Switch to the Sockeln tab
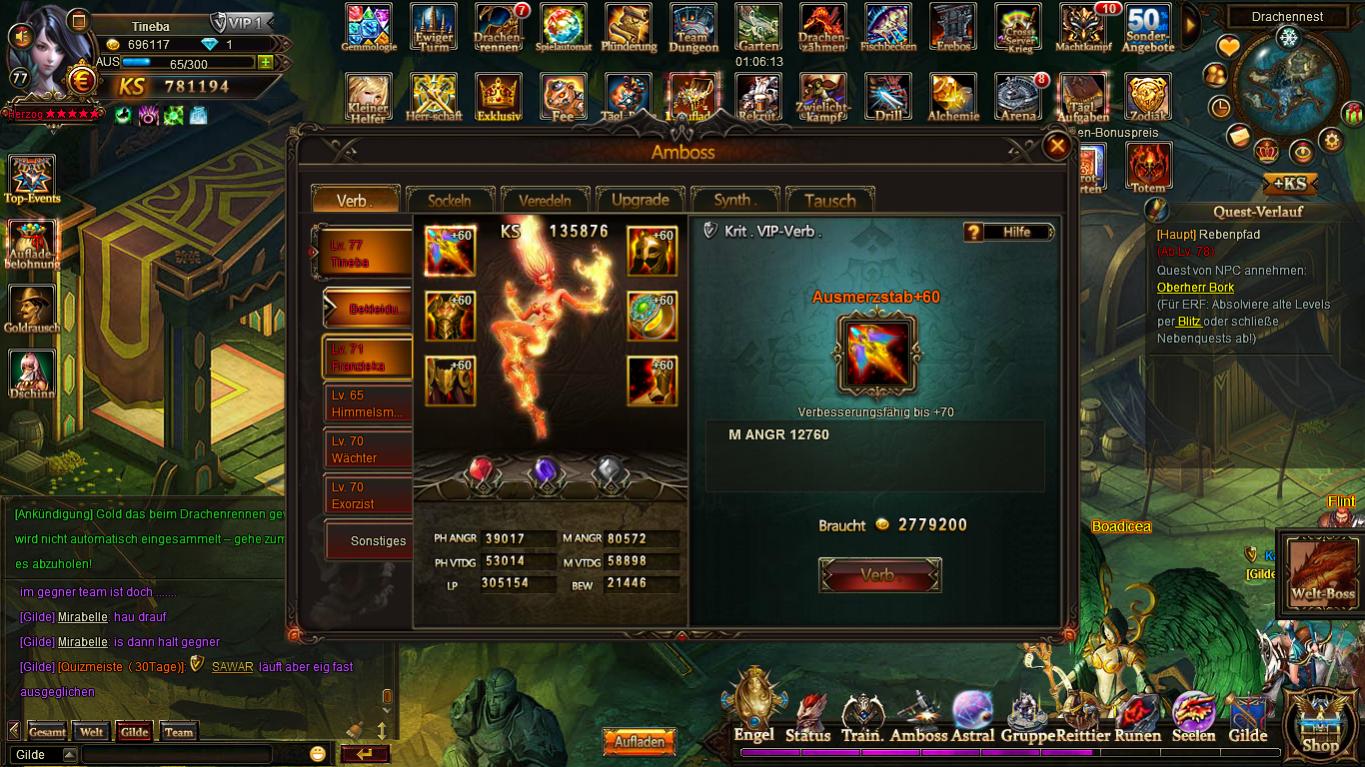Screen dimensions: 1365x767 pyautogui.click(x=449, y=200)
